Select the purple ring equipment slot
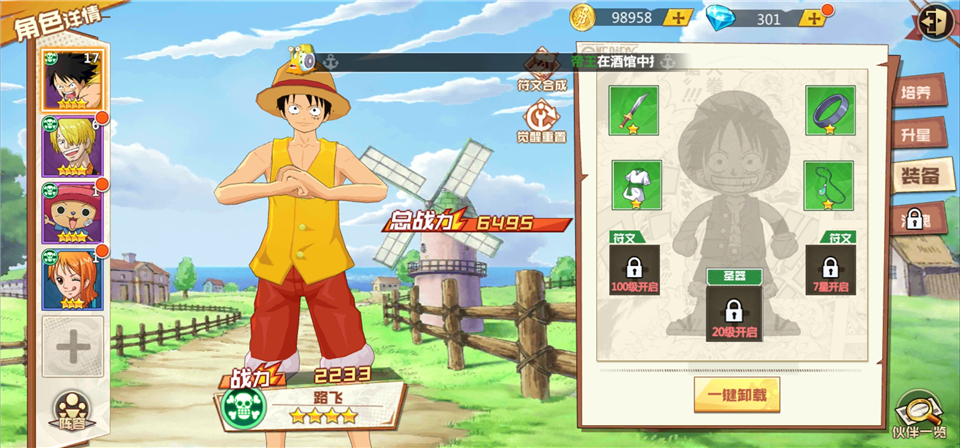960x448 pixels. [829, 110]
